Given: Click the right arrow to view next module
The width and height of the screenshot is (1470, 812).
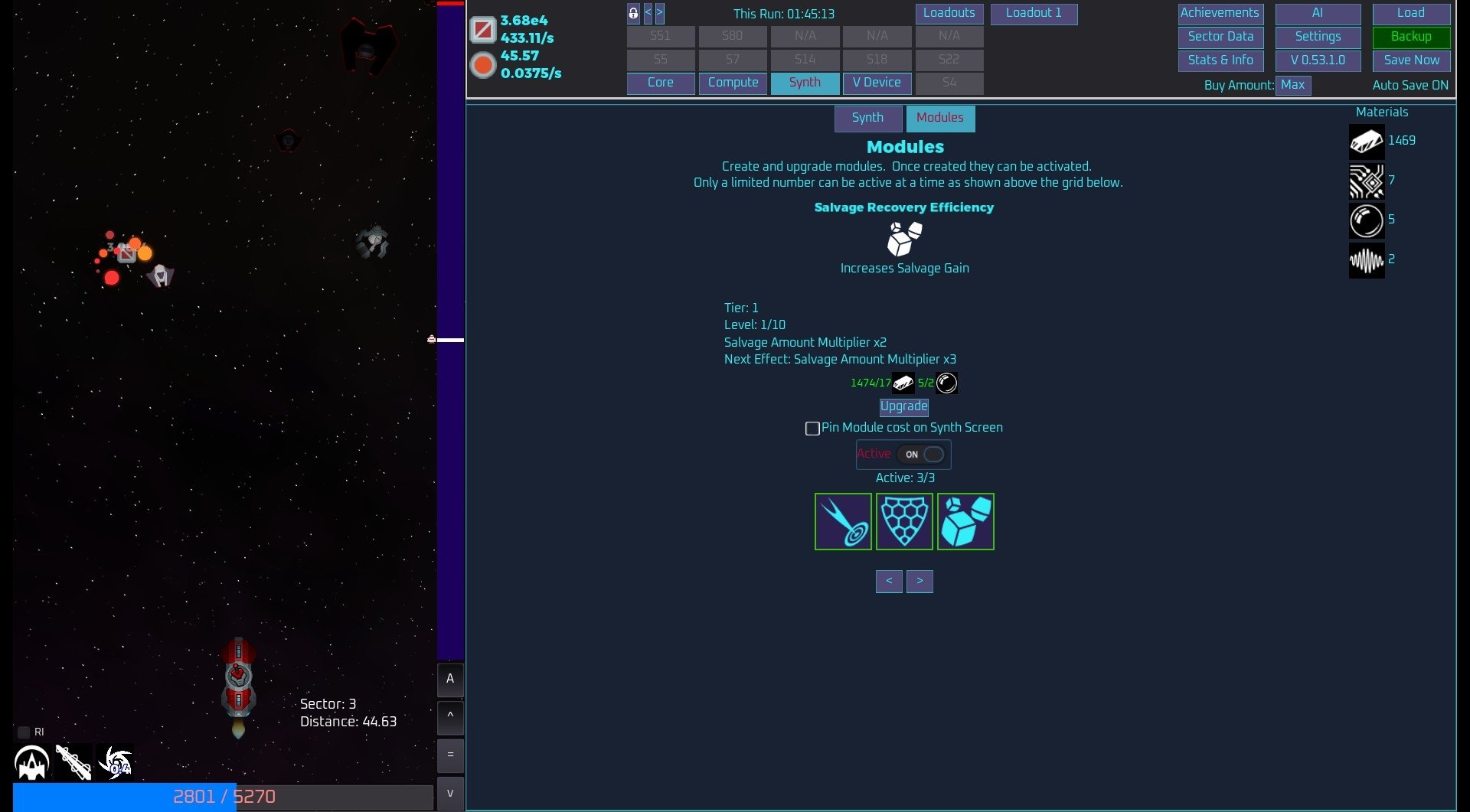Looking at the screenshot, I should [x=920, y=581].
